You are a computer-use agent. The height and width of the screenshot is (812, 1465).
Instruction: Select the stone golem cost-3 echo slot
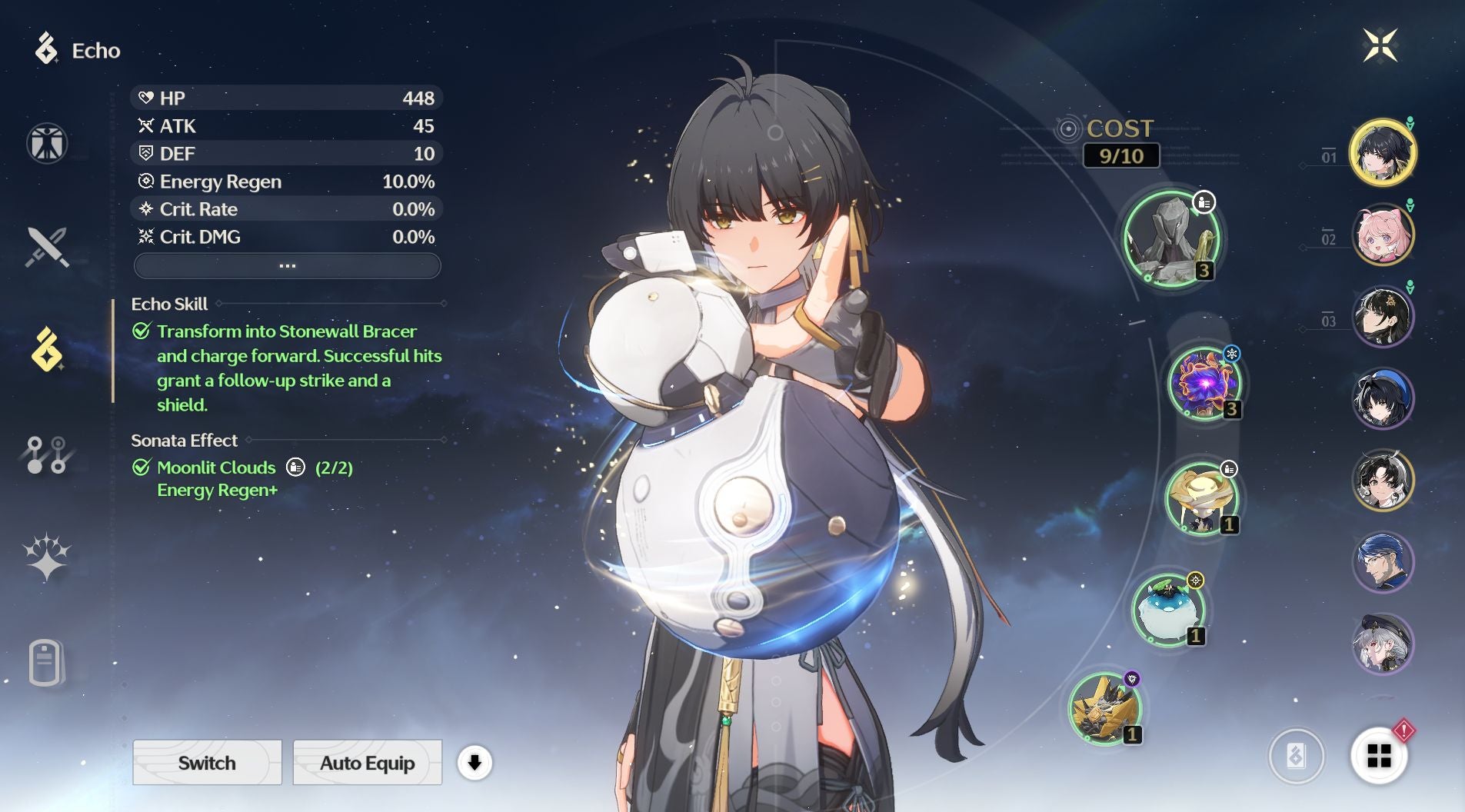pos(1171,239)
